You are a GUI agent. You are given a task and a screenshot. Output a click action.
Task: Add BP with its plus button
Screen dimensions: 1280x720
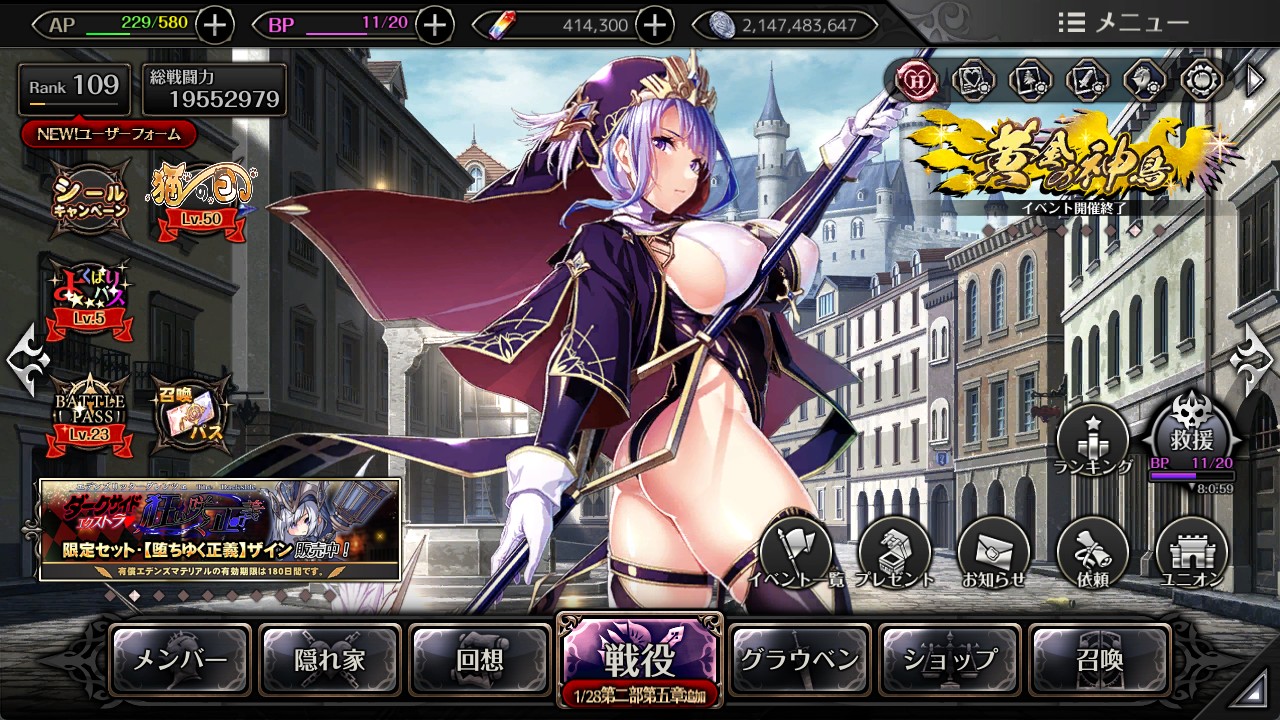coord(434,25)
